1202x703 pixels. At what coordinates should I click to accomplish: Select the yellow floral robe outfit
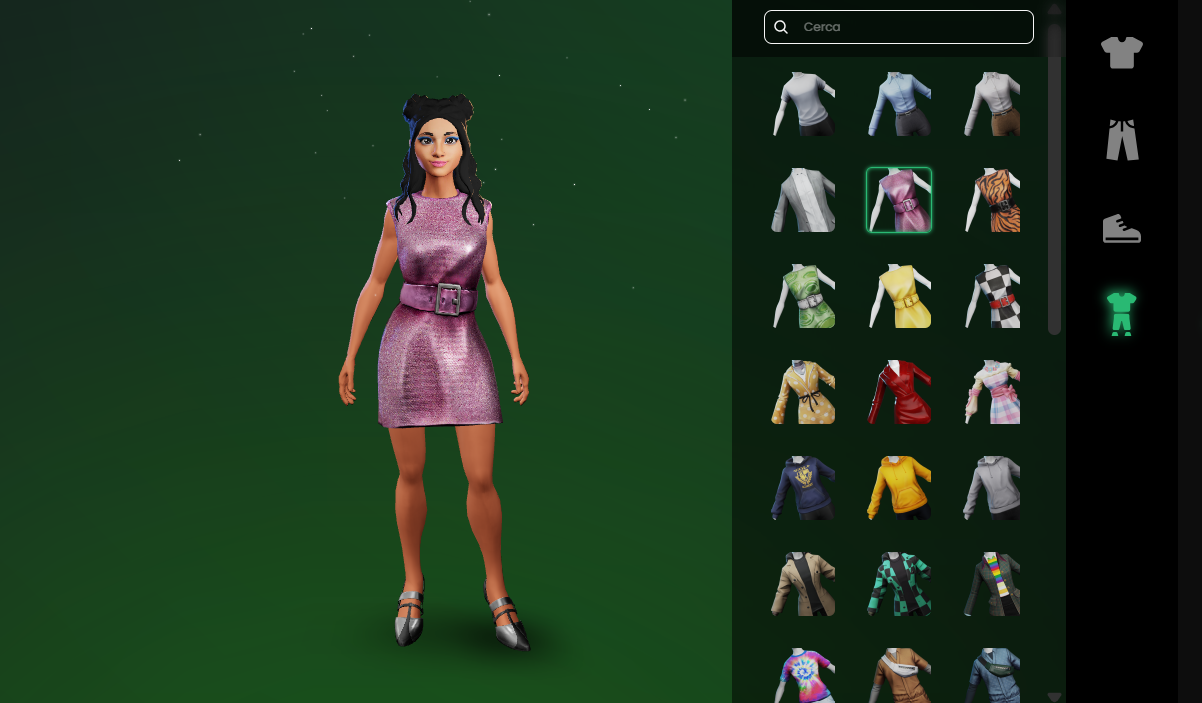coord(803,392)
